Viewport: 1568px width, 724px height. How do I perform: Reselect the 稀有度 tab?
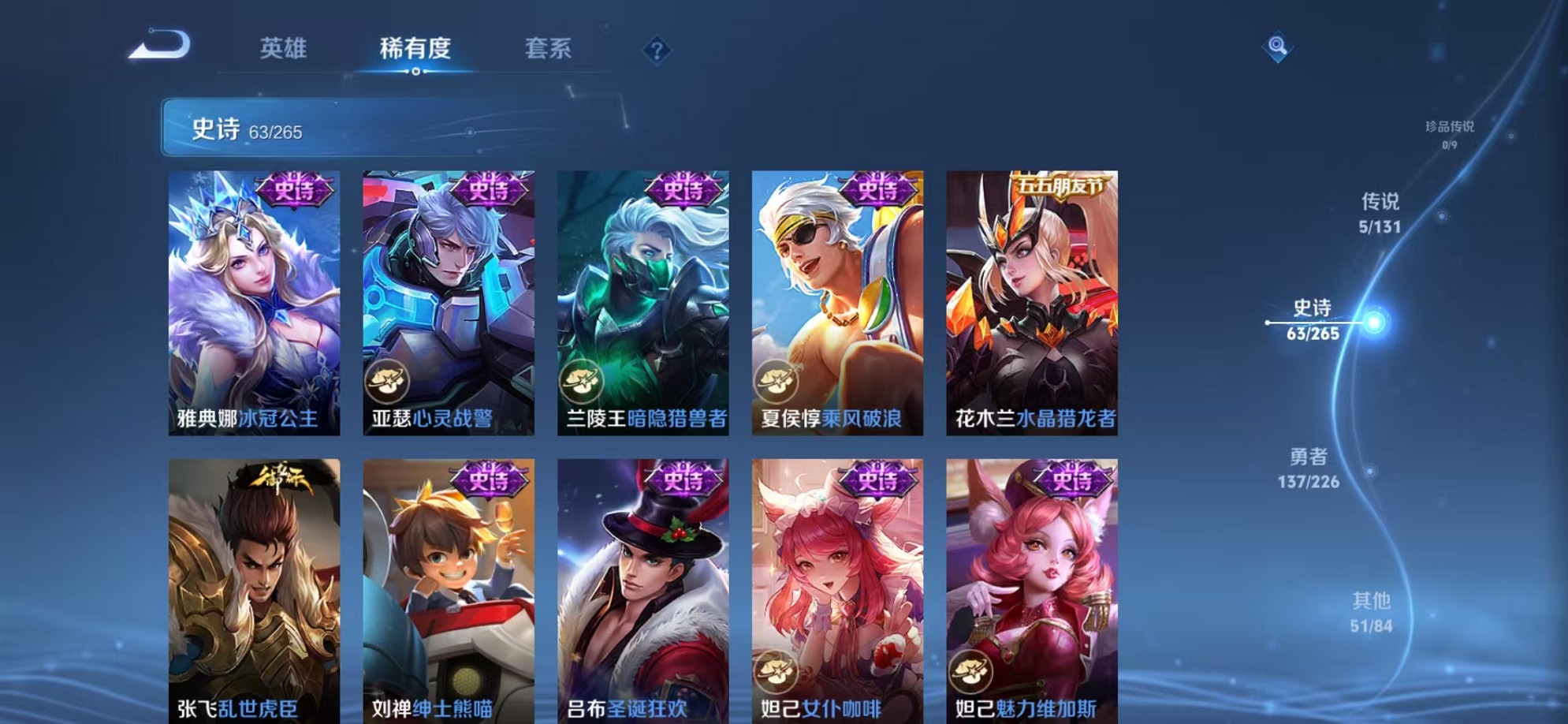click(x=417, y=49)
